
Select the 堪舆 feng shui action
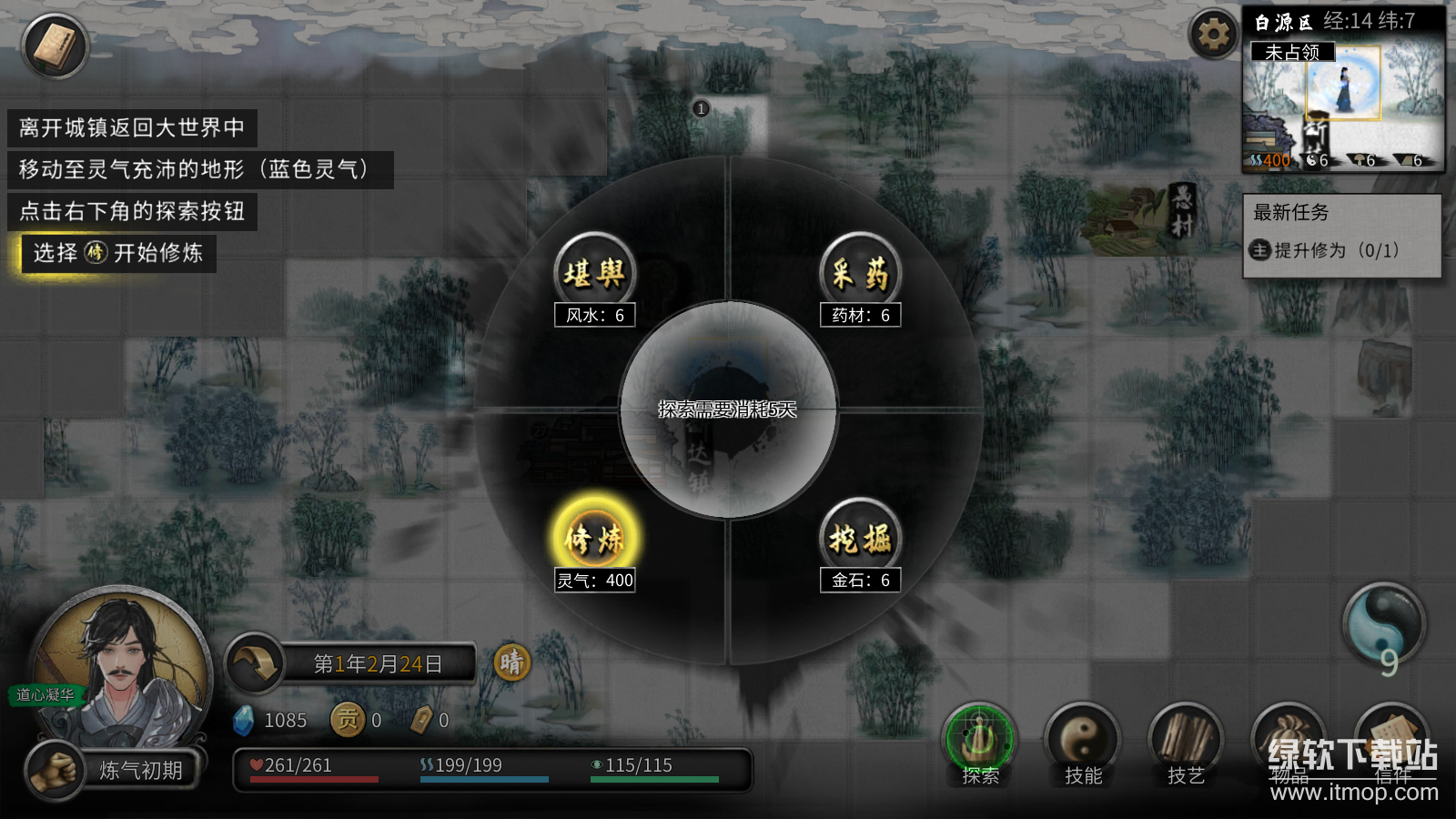[594, 272]
